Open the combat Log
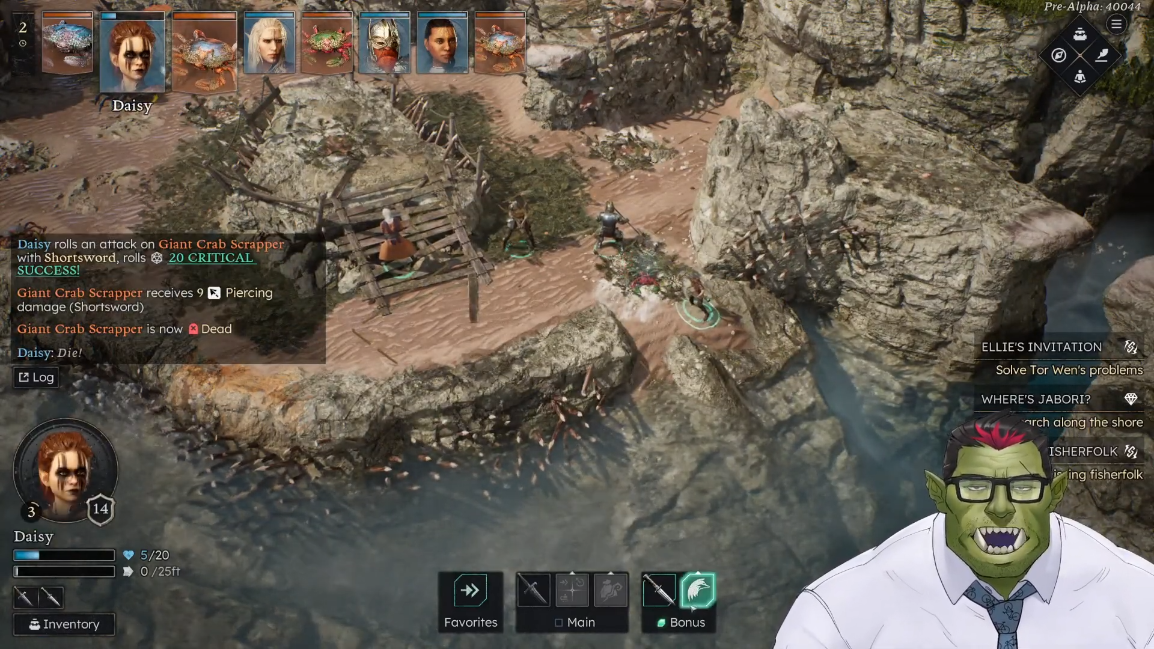Viewport: 1154px width, 649px height. coord(35,377)
